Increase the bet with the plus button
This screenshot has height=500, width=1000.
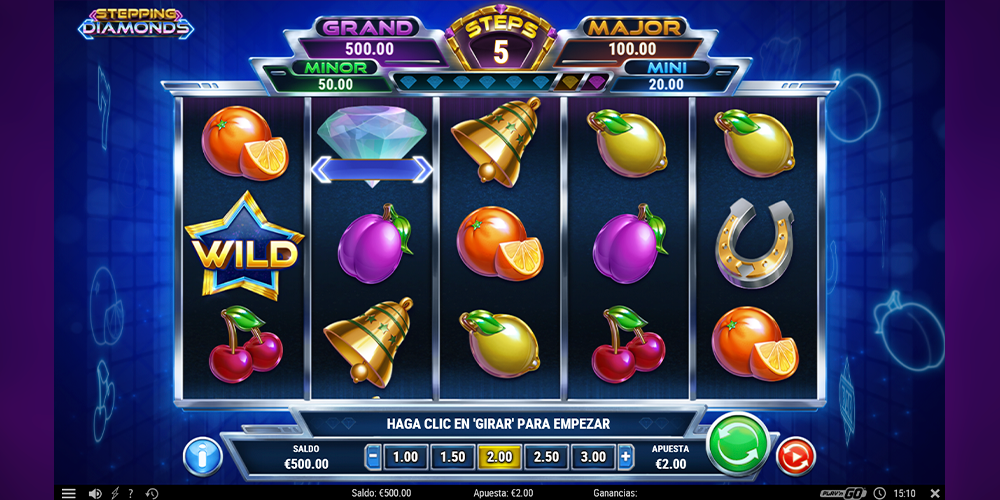pos(626,457)
